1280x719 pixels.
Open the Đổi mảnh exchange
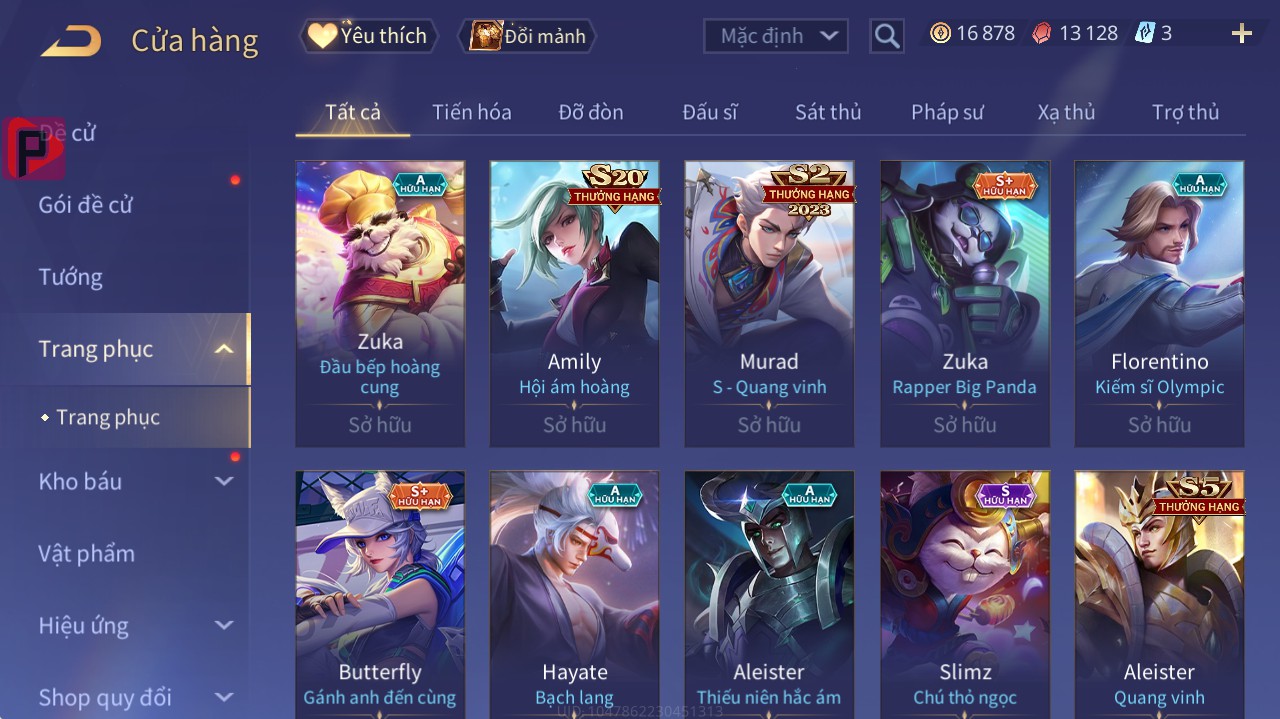click(527, 36)
